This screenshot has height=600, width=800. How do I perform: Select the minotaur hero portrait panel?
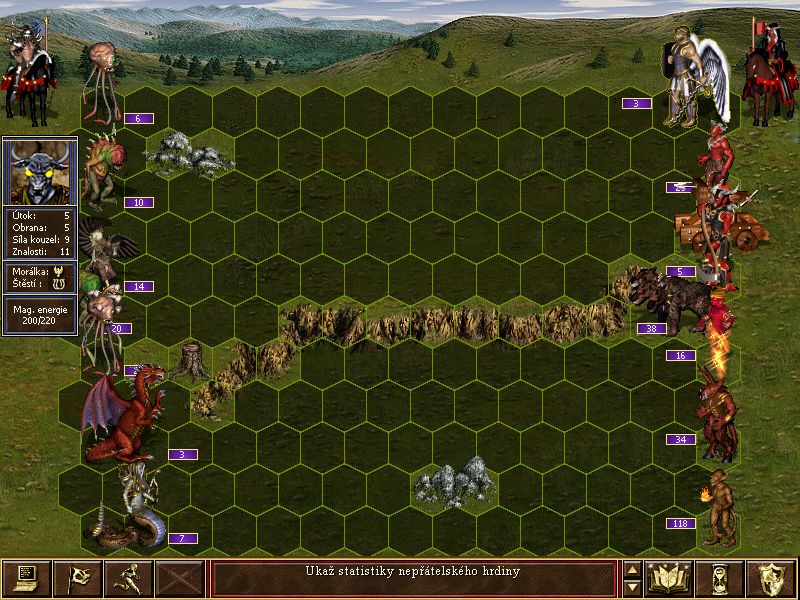(x=40, y=171)
